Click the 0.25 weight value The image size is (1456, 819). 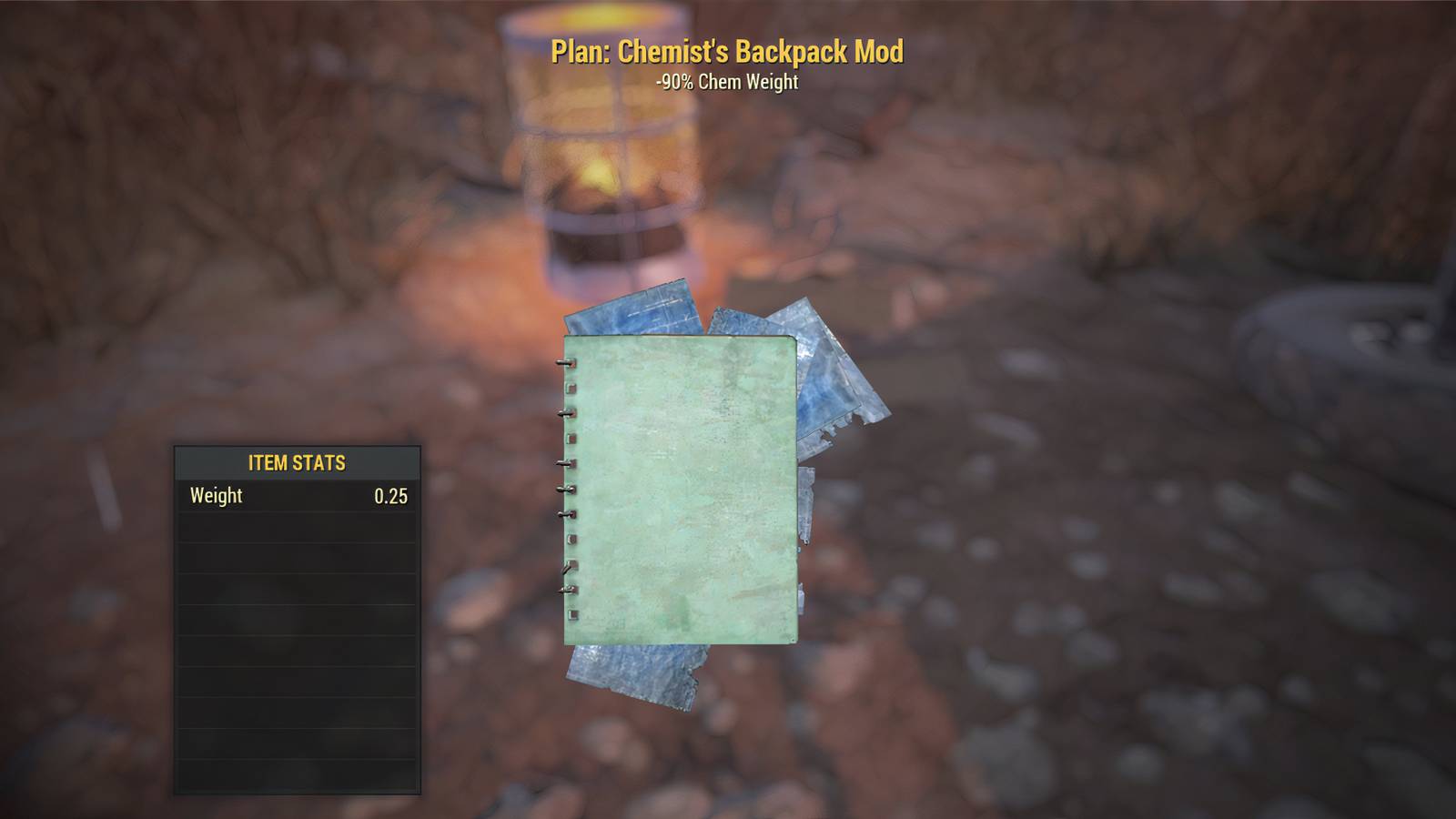[x=391, y=497]
